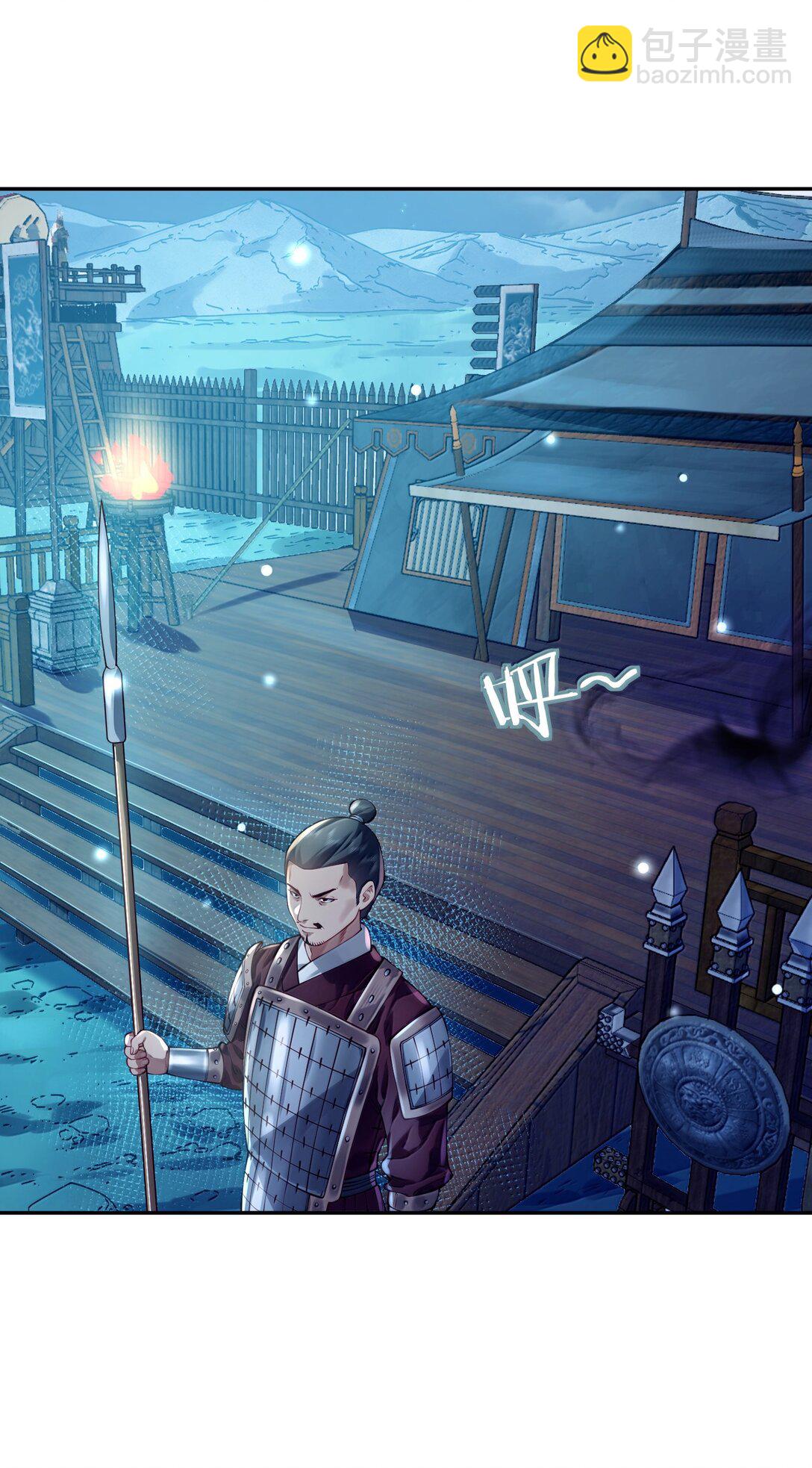Open the baozimh.com site logo
Viewport: 812px width, 1468px height.
[682, 54]
